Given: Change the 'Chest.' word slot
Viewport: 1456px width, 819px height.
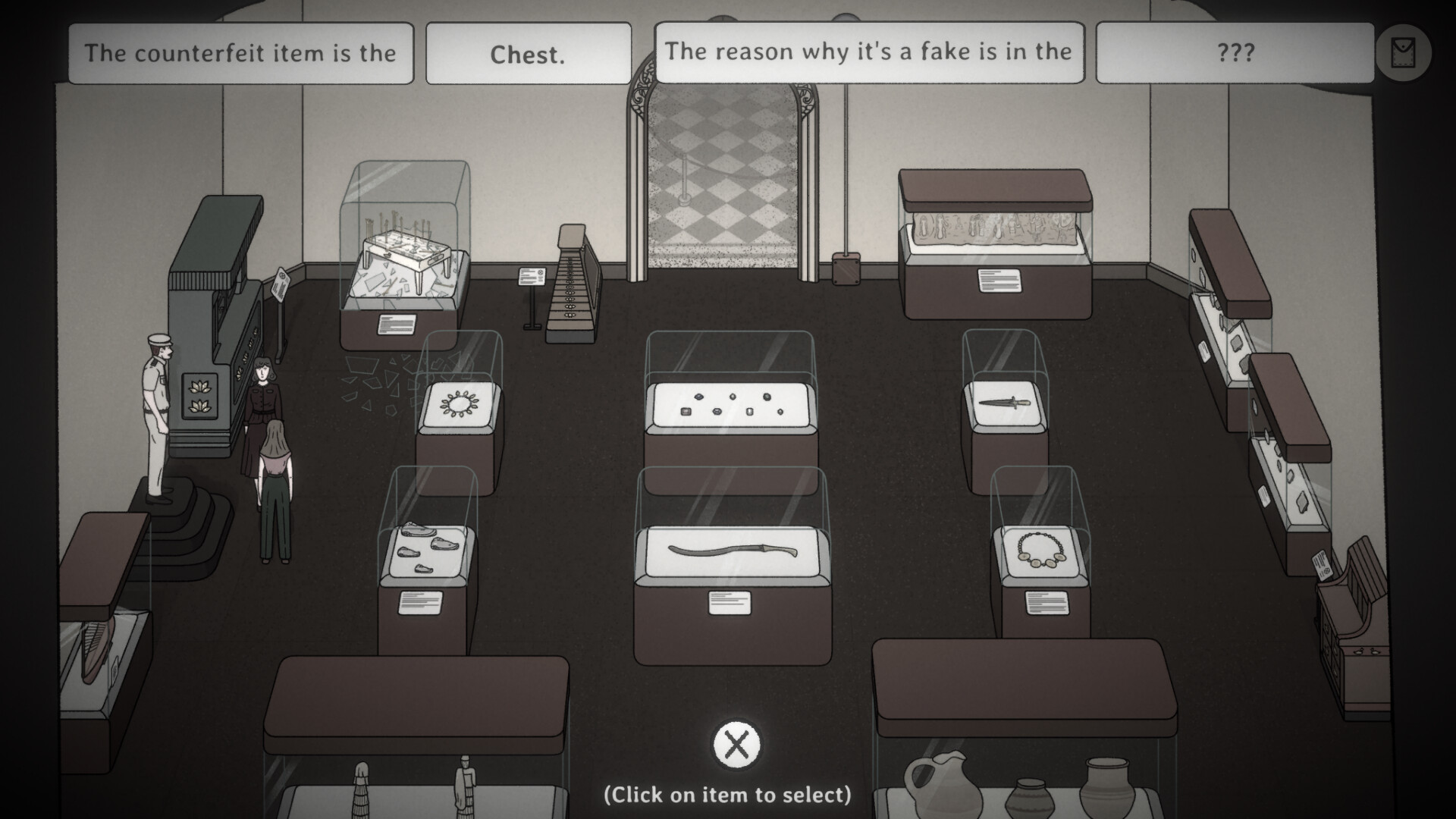Looking at the screenshot, I should [529, 52].
